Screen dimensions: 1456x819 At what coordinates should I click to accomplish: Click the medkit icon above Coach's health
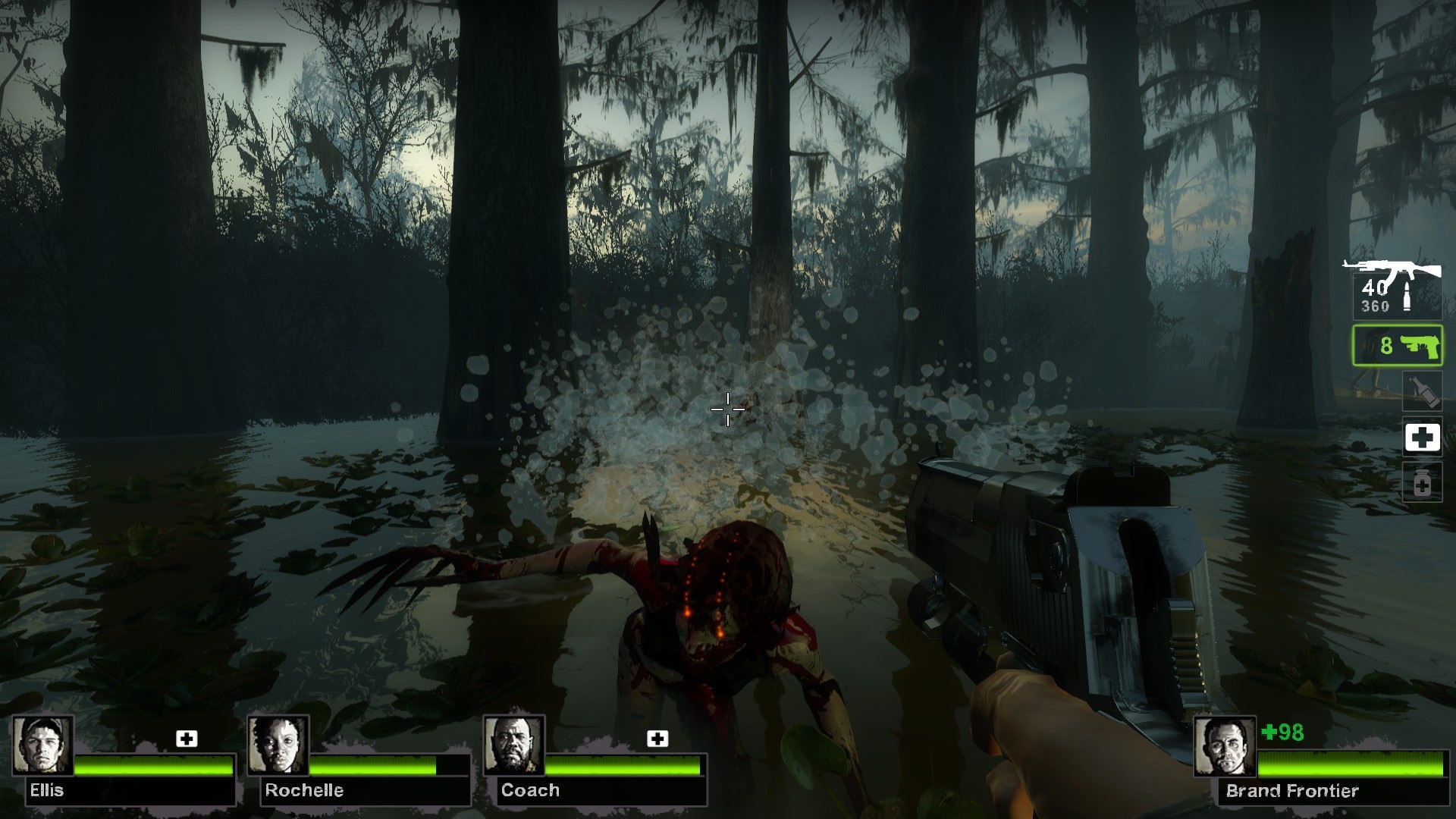(x=657, y=739)
